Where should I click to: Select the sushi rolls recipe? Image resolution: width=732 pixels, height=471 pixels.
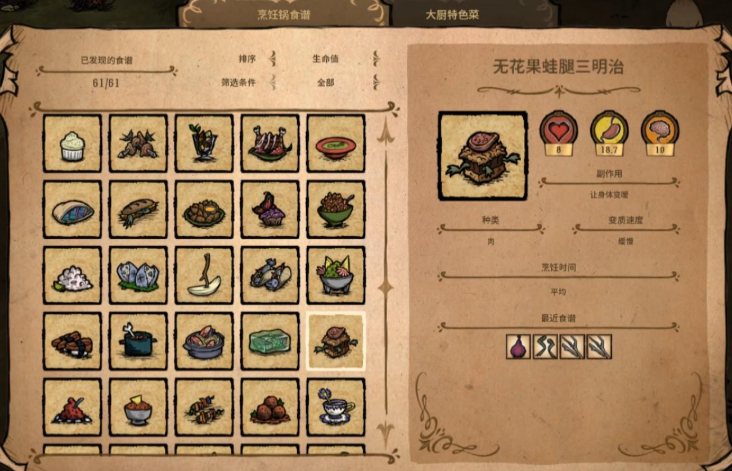[x=72, y=342]
